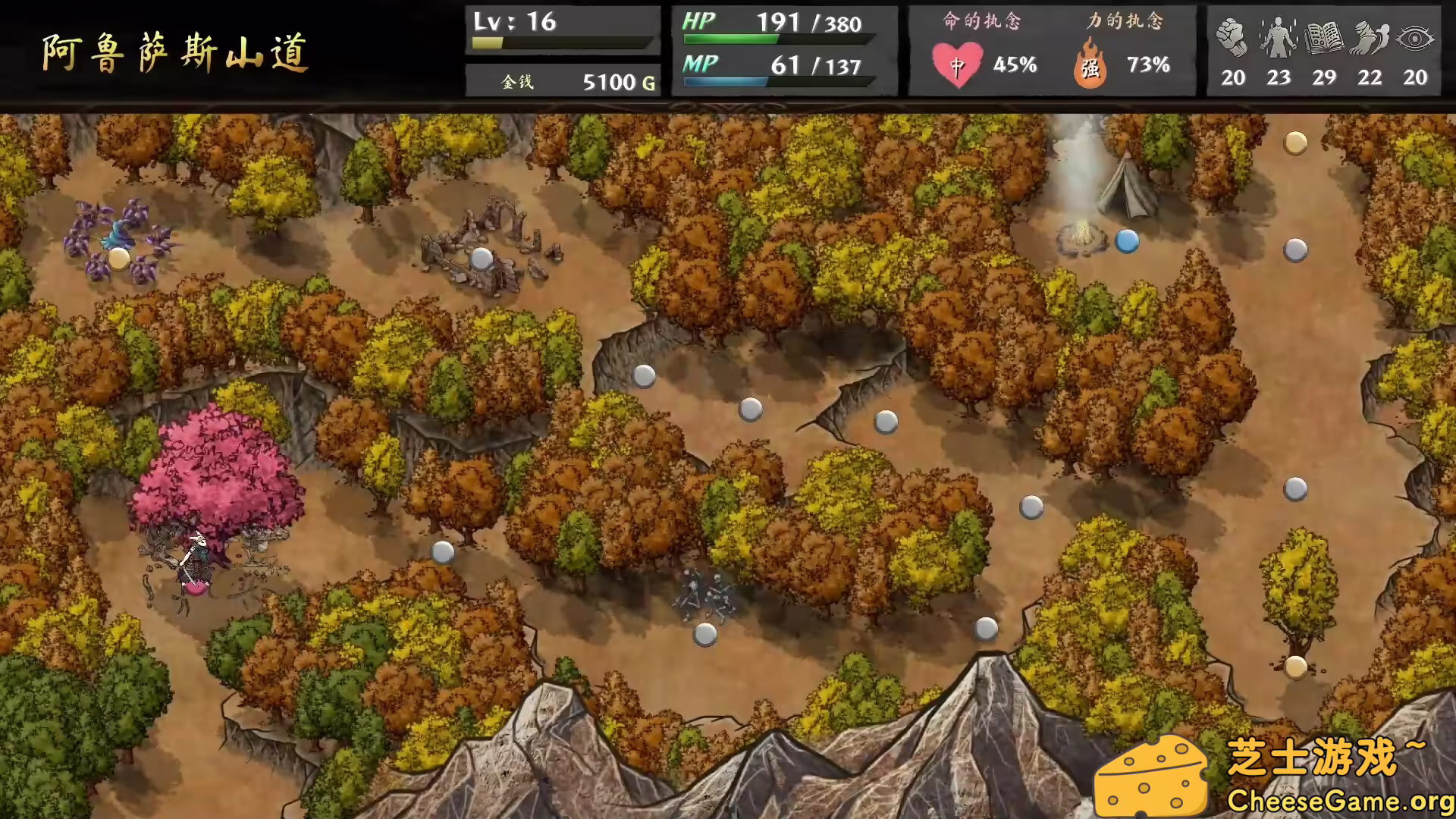Open the body silhouette stat icon
Screen dimensions: 1456x819
(1279, 38)
